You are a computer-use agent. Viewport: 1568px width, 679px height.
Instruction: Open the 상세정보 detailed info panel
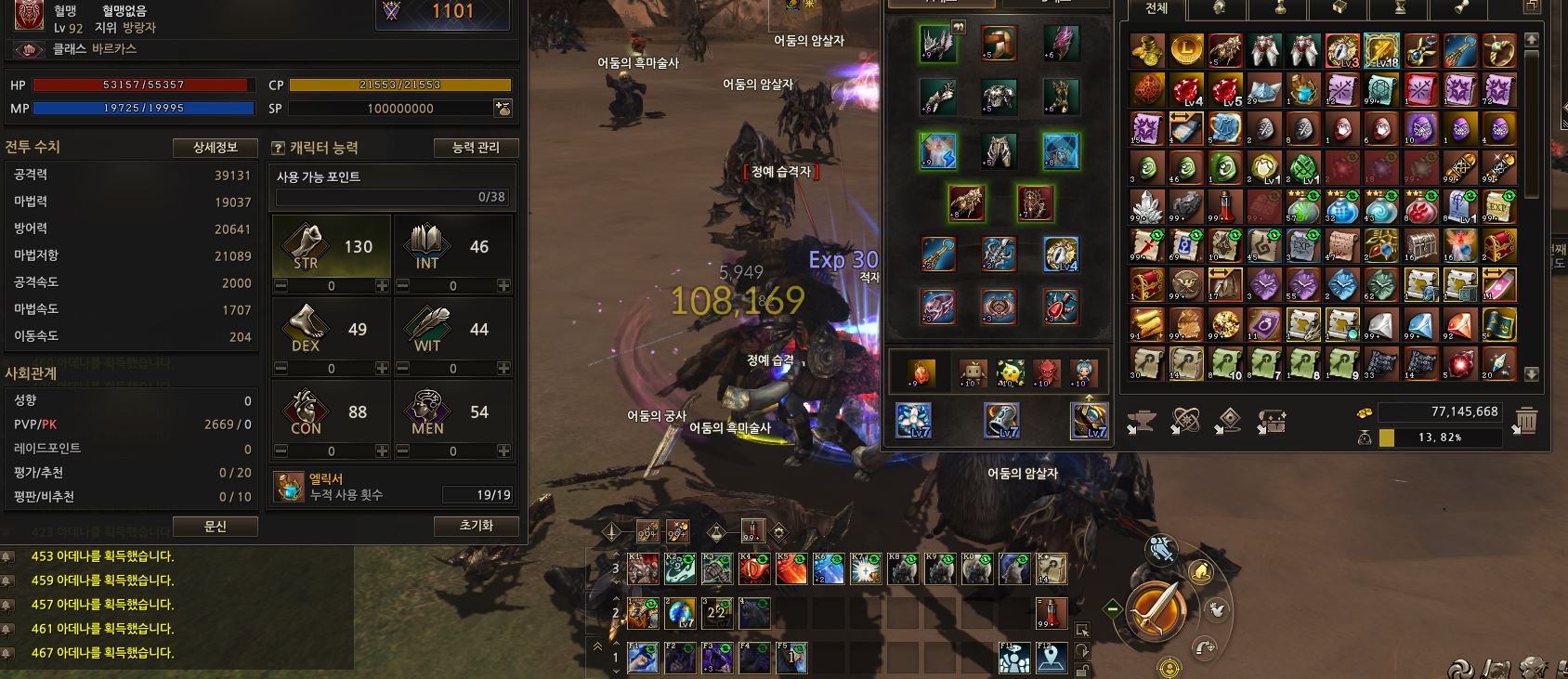click(x=215, y=148)
